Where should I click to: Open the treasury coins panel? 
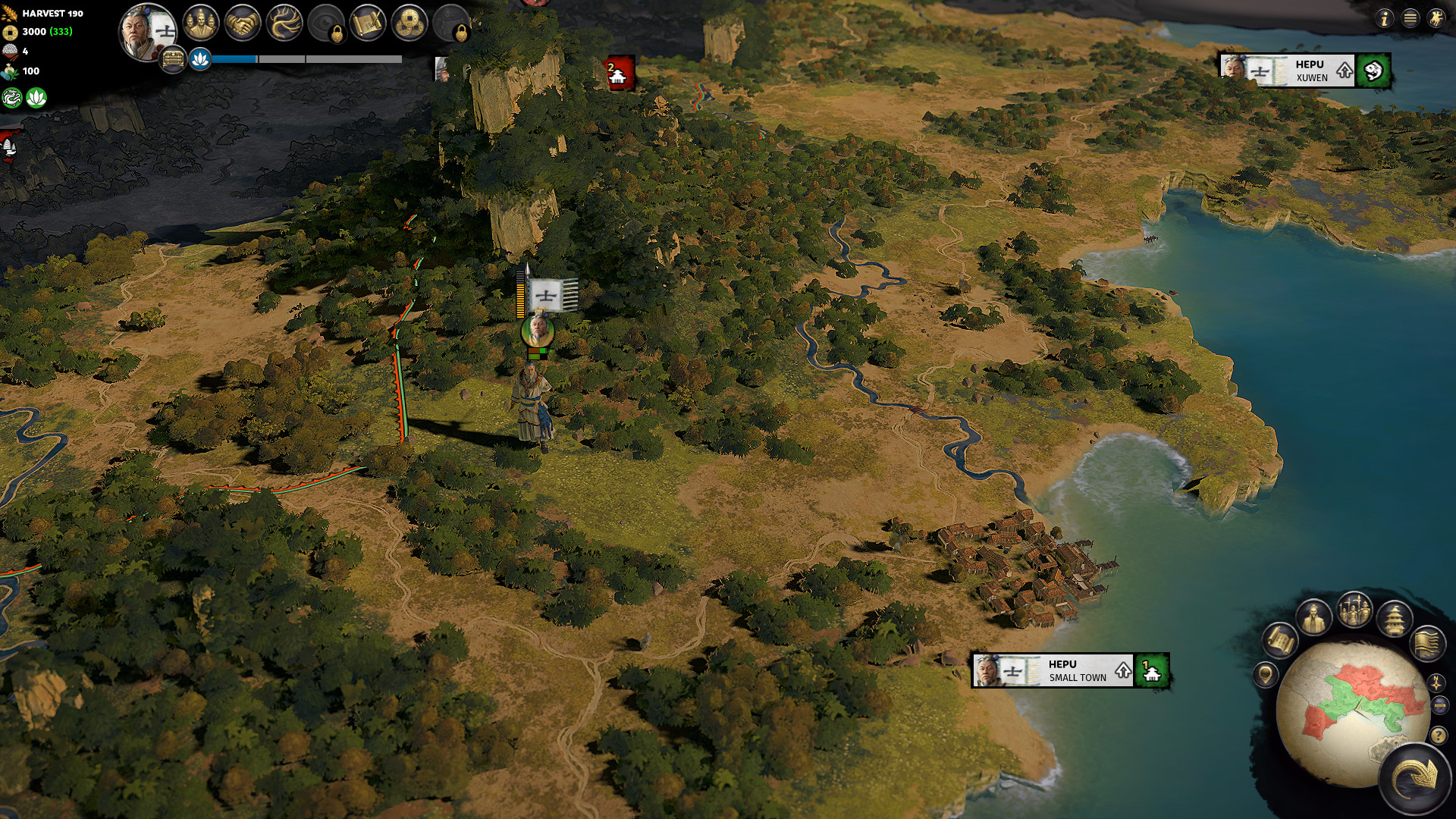(x=410, y=23)
